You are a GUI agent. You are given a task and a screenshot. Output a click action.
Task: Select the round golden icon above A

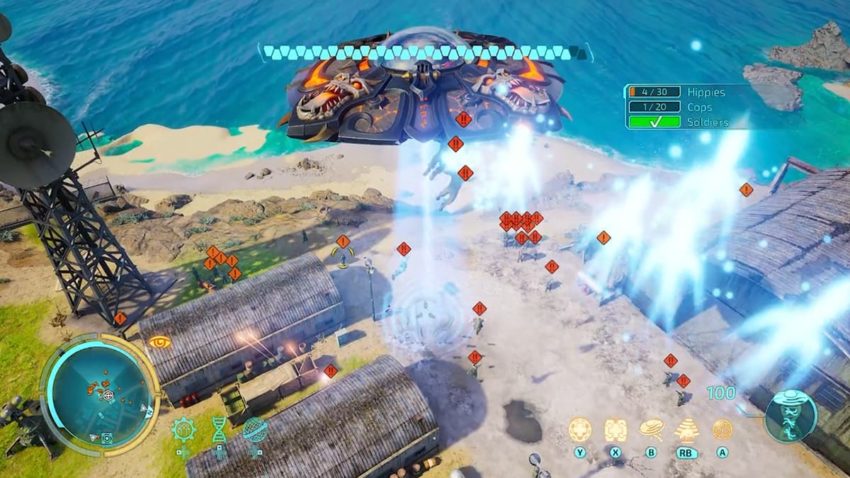click(x=722, y=429)
